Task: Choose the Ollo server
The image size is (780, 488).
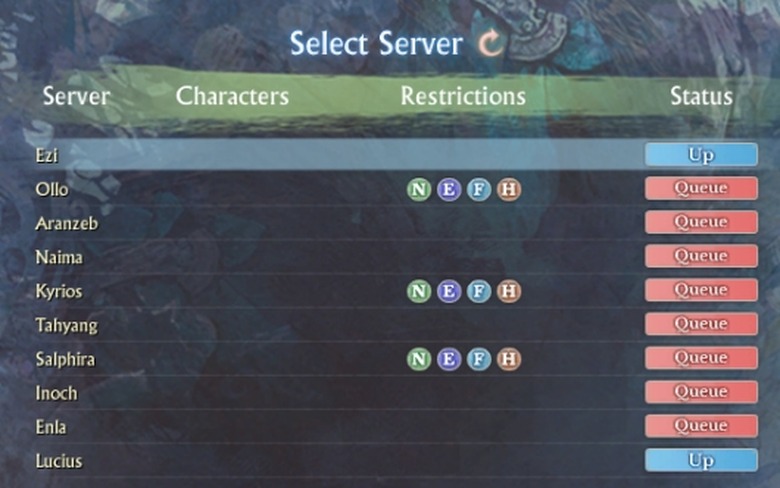Action: [x=51, y=189]
